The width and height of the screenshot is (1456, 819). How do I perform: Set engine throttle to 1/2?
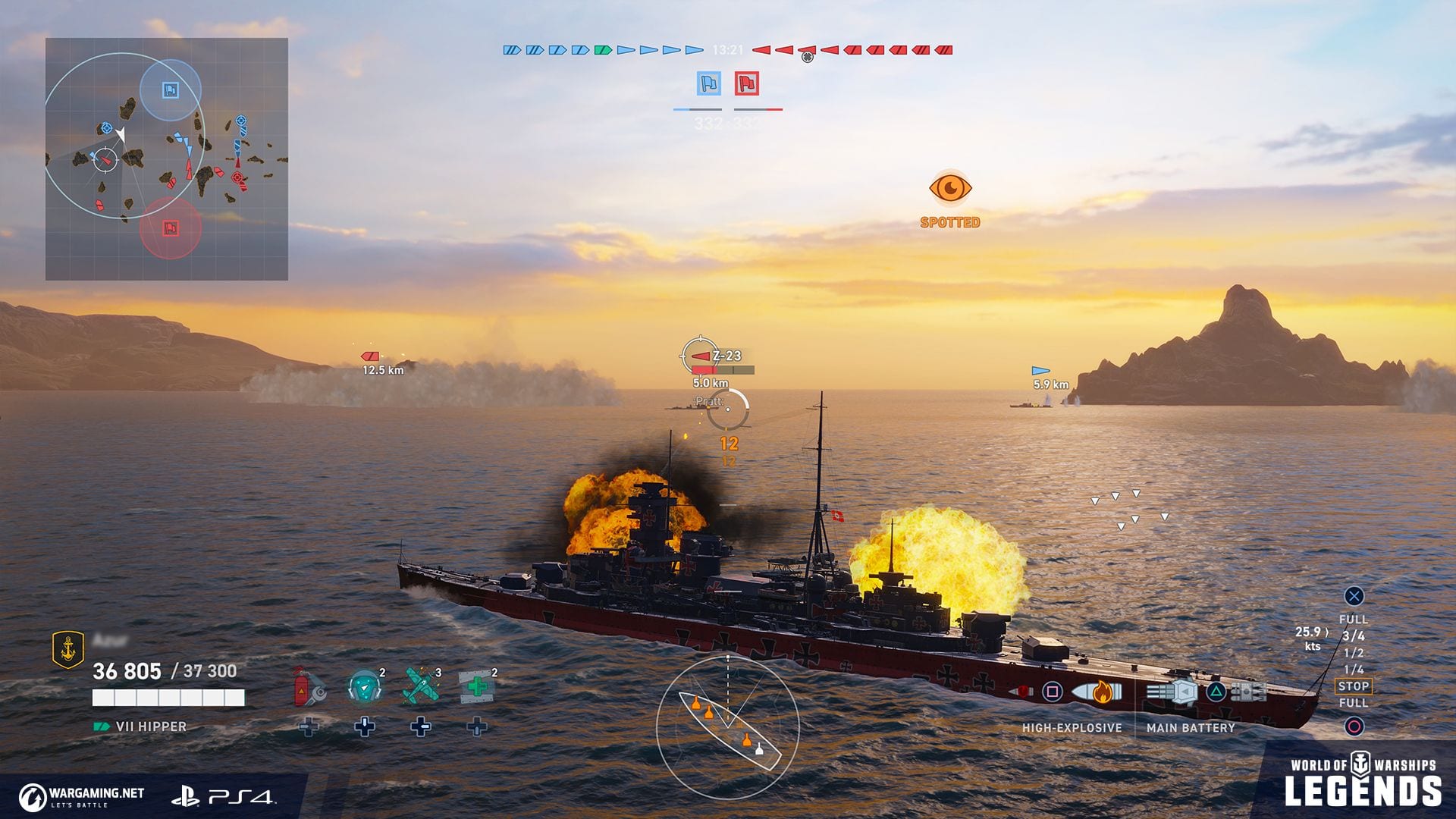(1354, 653)
